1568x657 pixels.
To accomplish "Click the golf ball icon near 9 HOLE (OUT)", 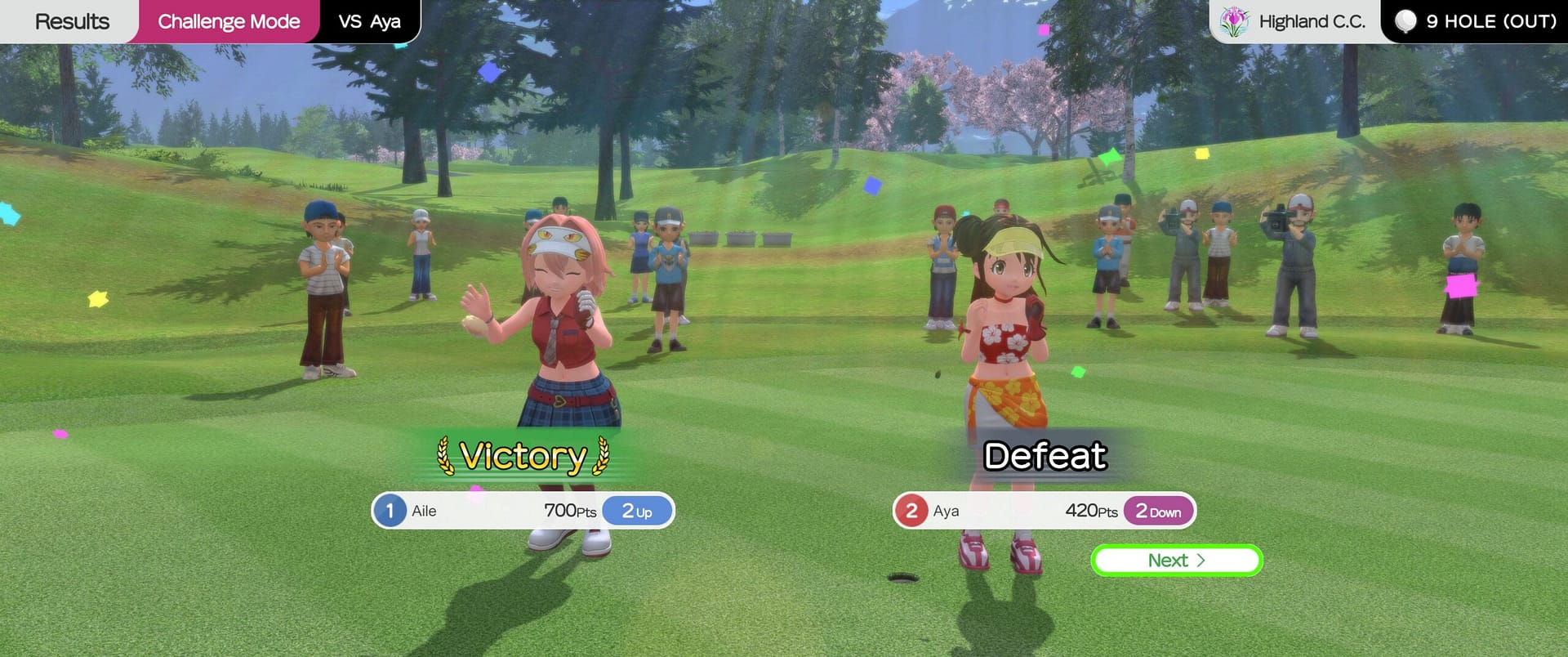I will click(x=1407, y=21).
